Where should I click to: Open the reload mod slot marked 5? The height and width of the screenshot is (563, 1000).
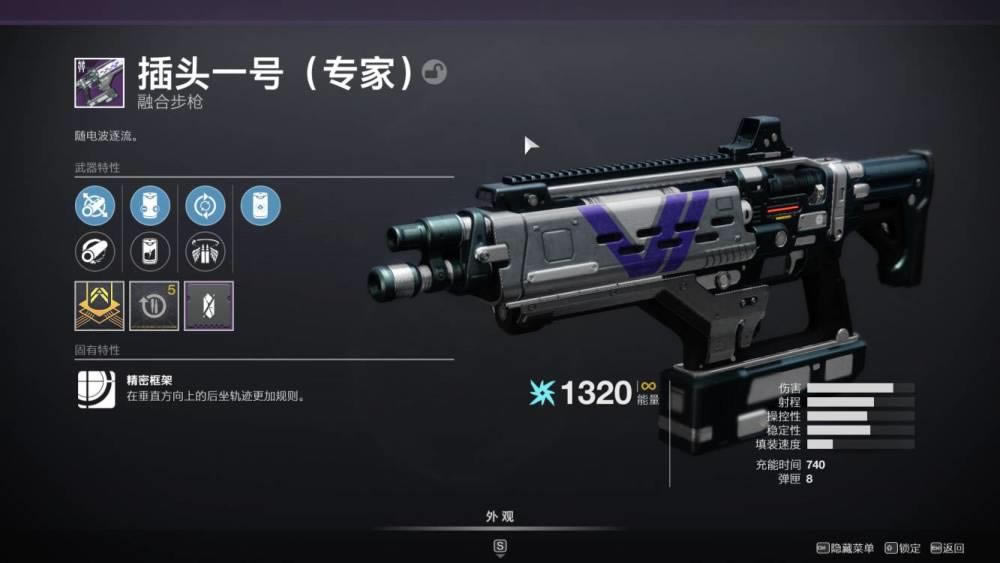[x=155, y=306]
